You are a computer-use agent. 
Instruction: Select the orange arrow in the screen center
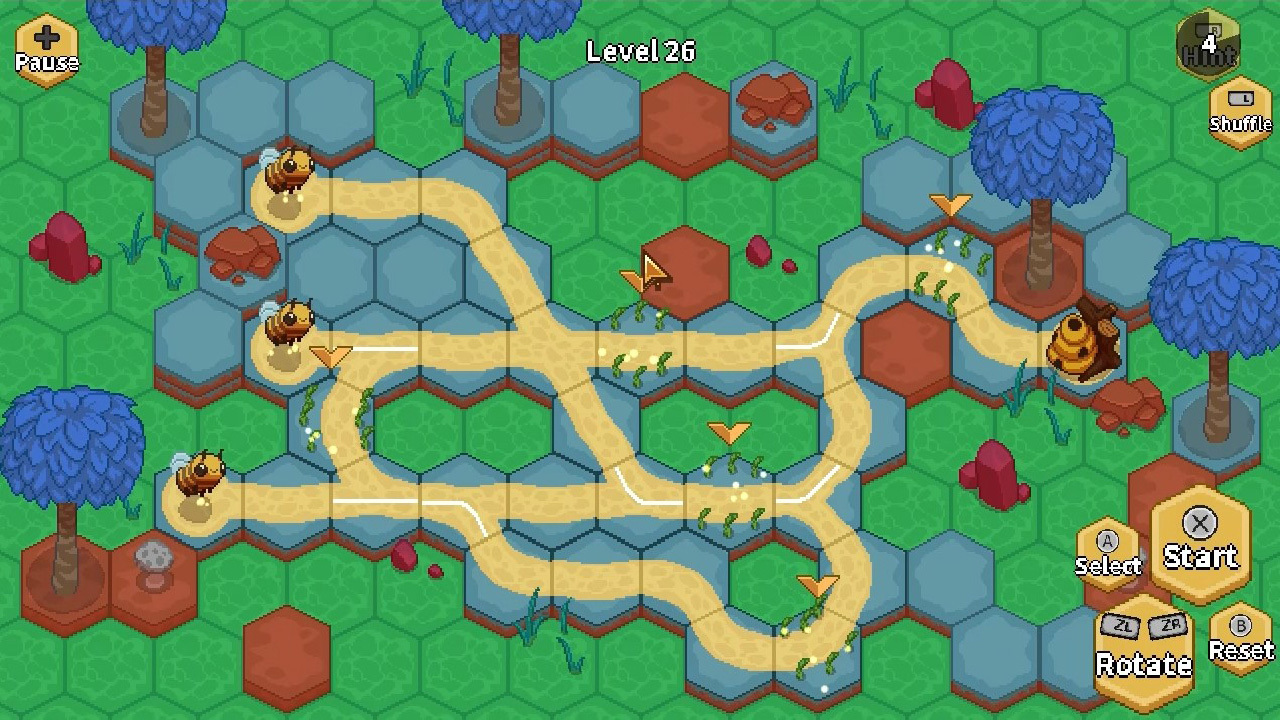click(728, 432)
